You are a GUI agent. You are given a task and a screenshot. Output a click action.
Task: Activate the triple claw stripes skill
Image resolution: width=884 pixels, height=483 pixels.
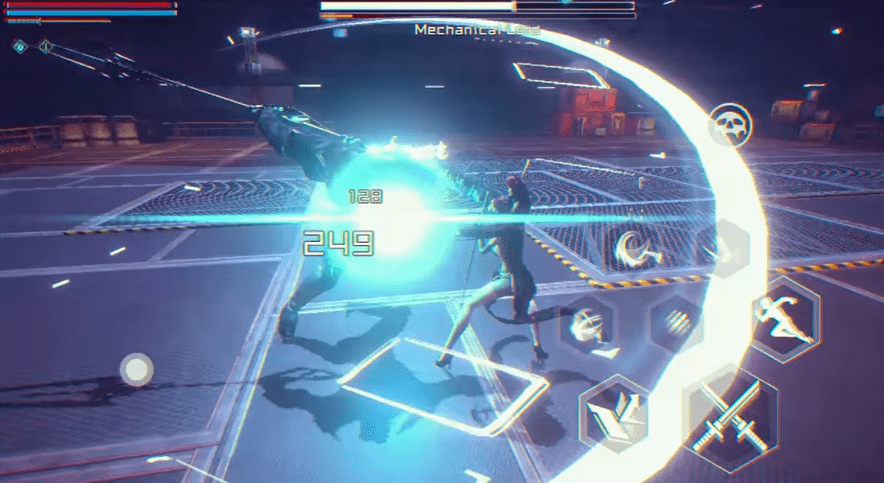pos(676,322)
